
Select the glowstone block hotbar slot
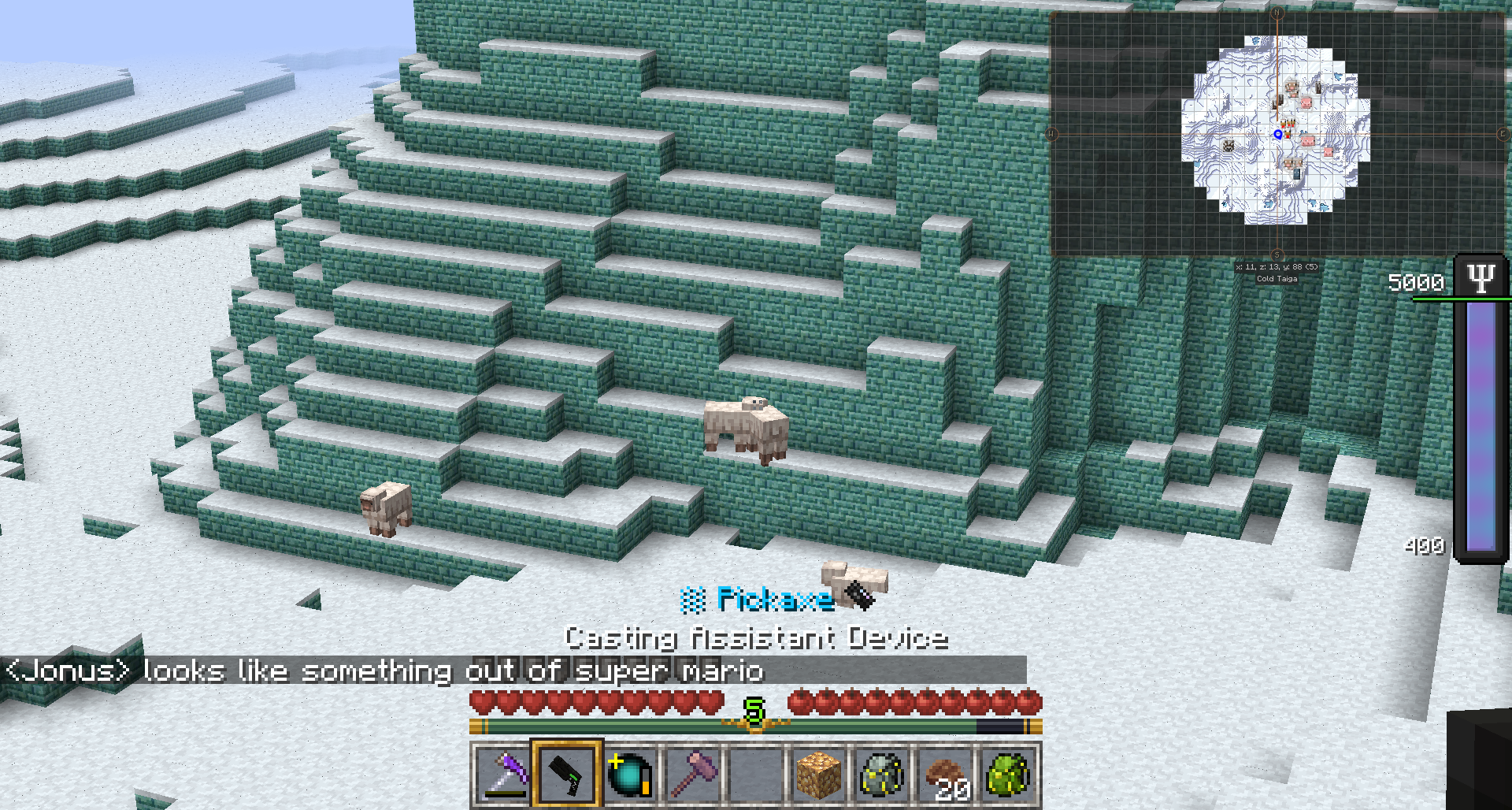click(x=819, y=775)
